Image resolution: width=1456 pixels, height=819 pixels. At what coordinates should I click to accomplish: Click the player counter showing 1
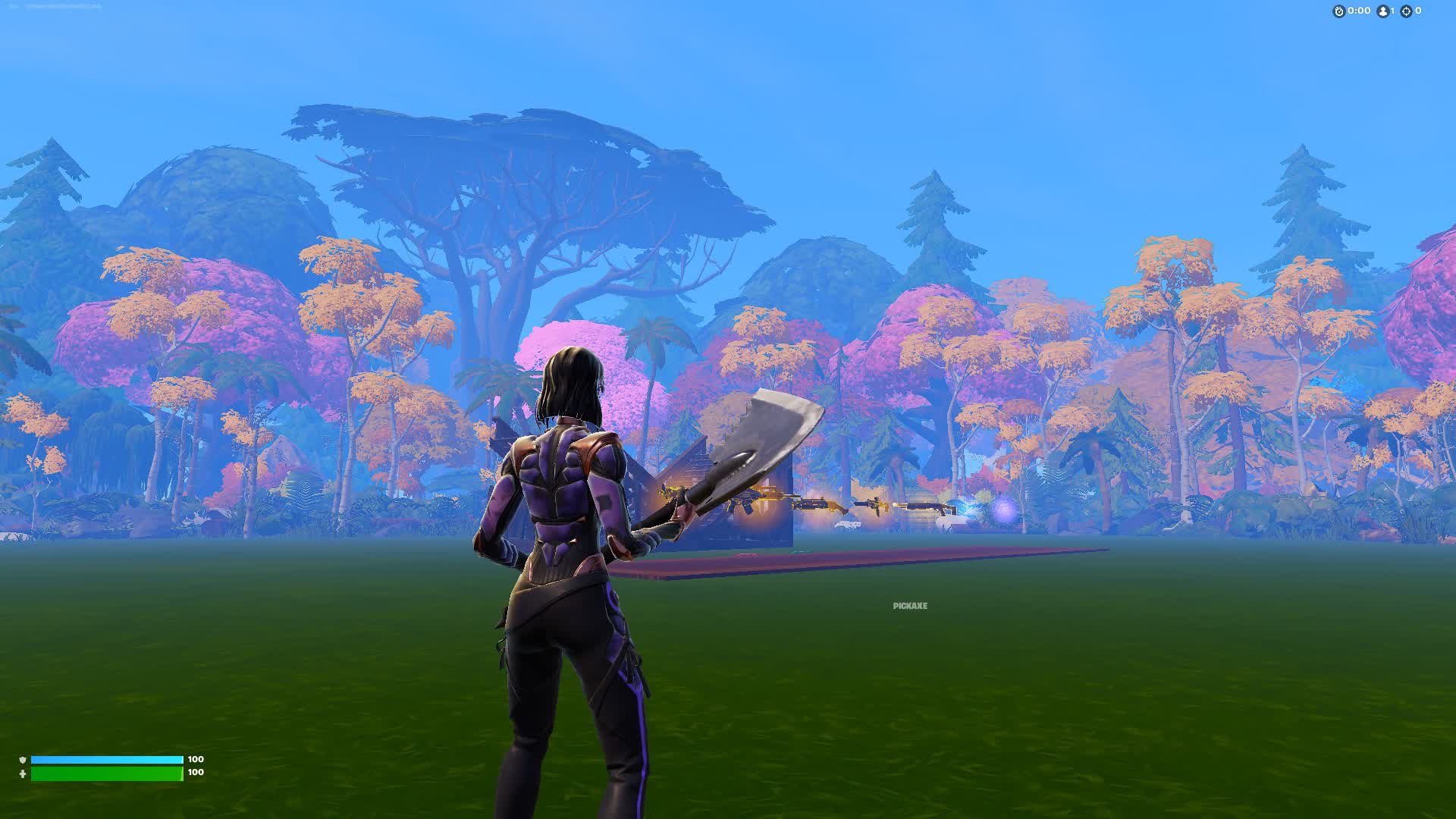pos(1393,11)
